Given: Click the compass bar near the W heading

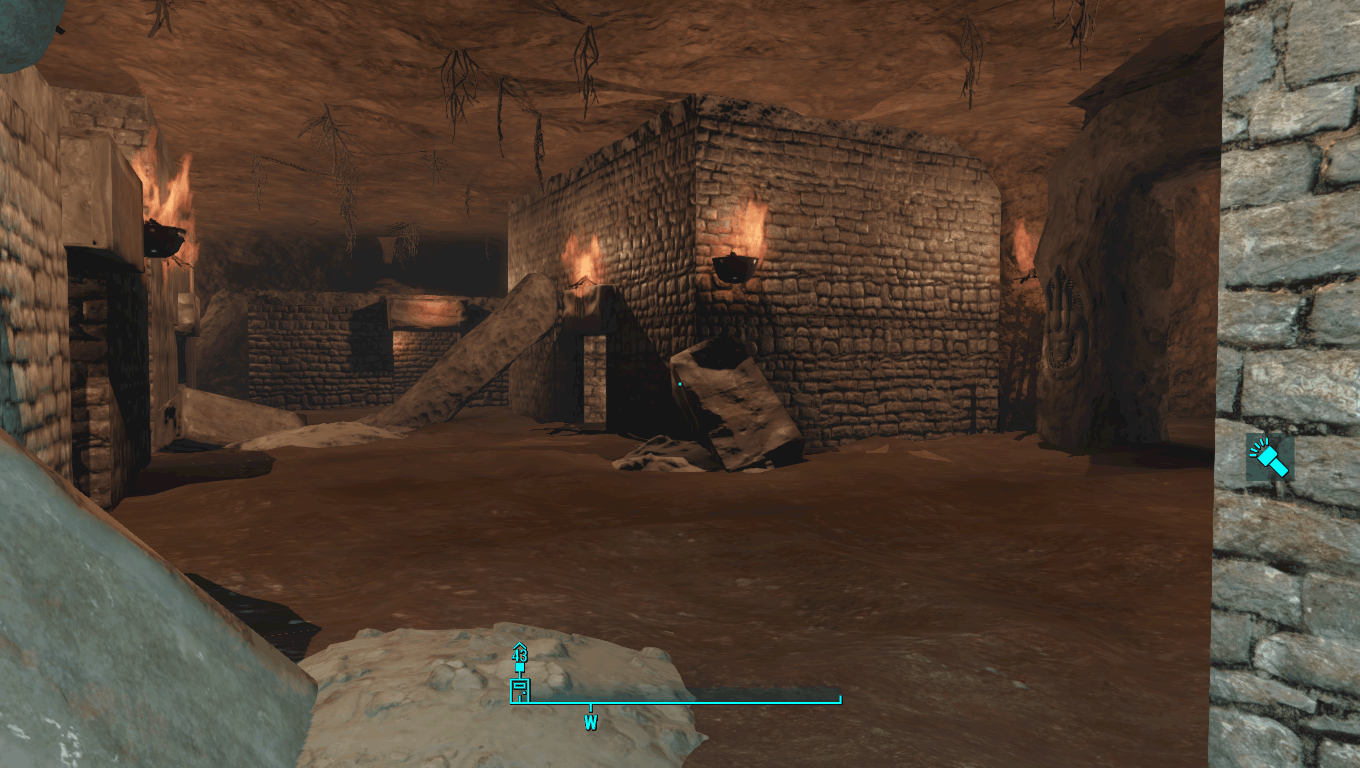Looking at the screenshot, I should point(591,703).
